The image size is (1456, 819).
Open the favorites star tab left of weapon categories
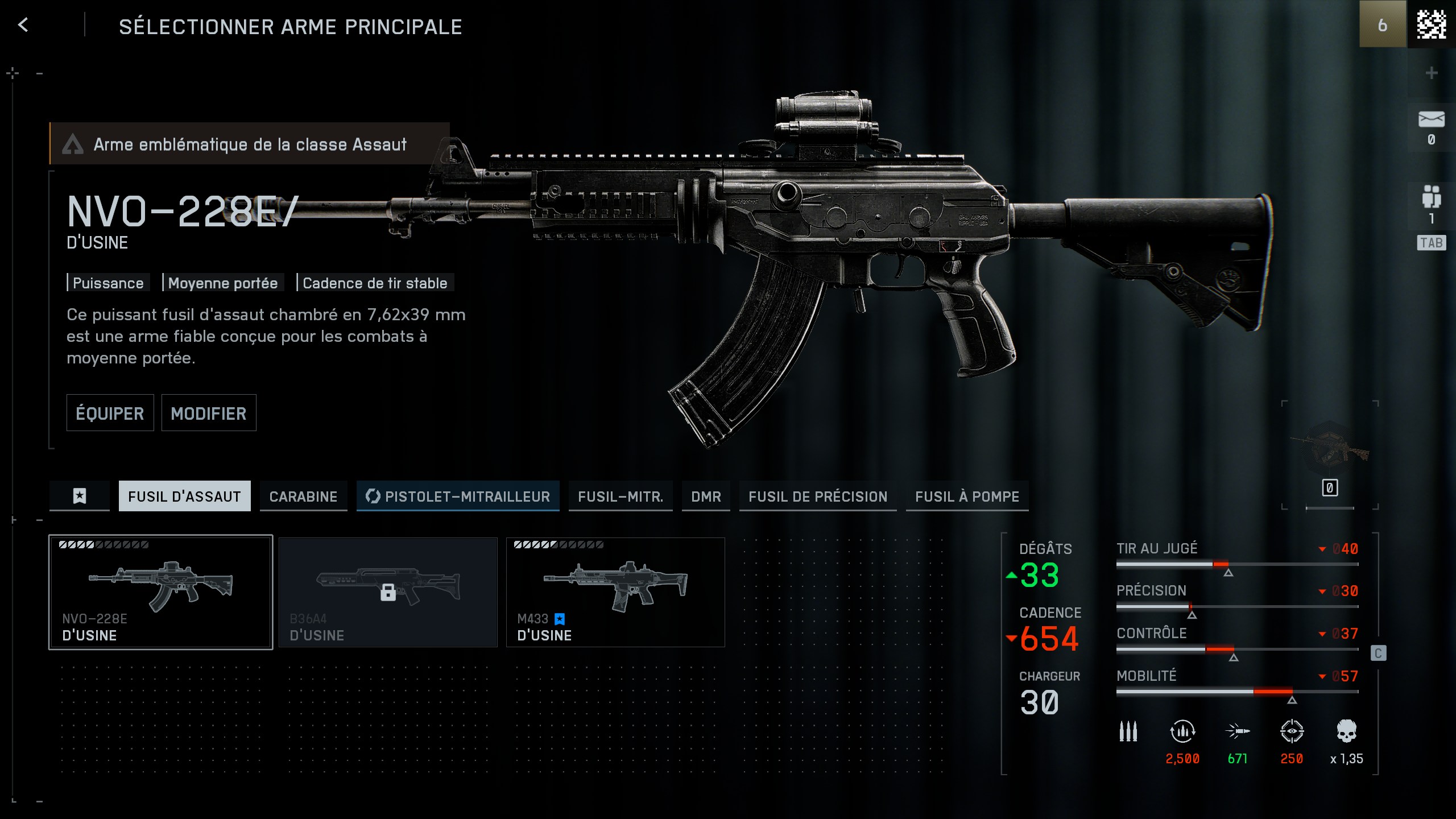tap(79, 496)
